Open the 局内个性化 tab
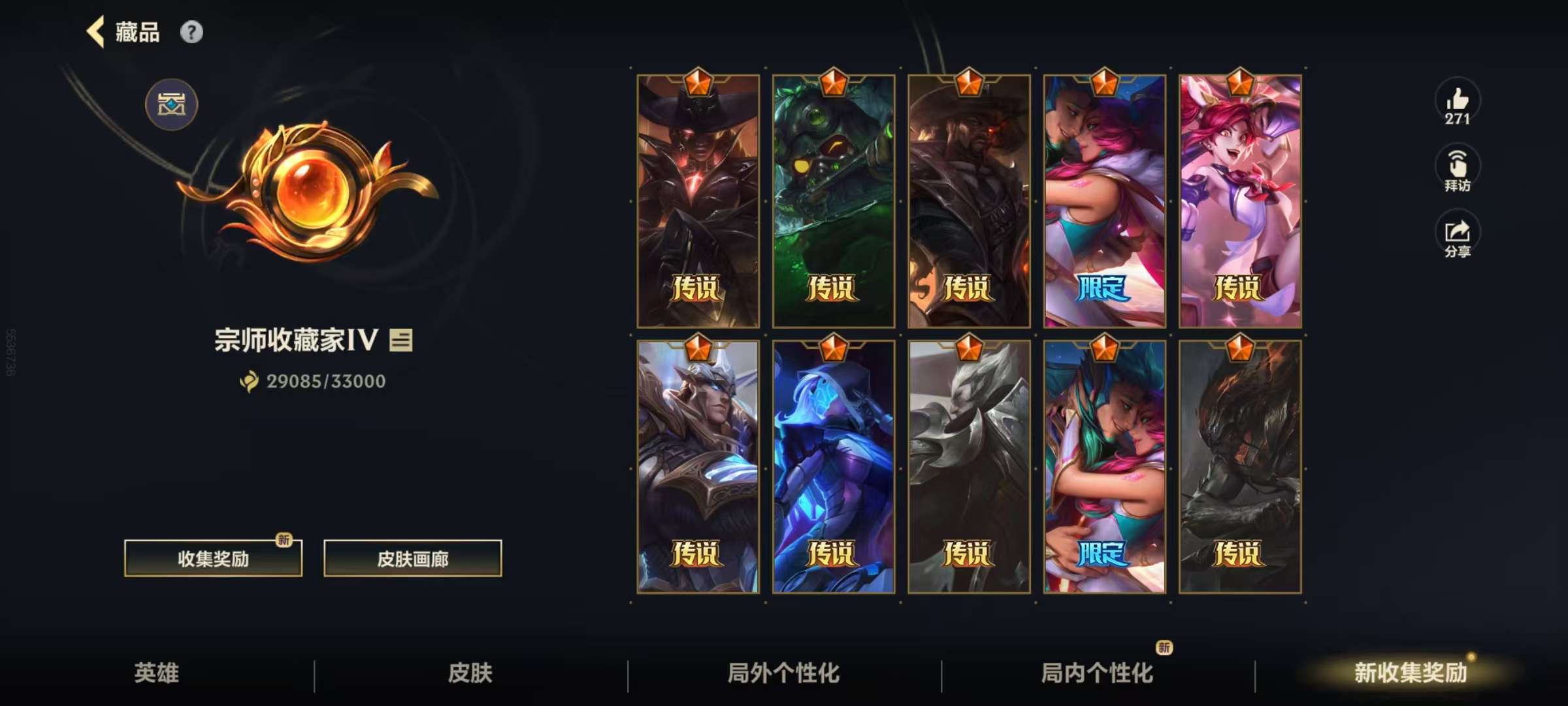 (x=1097, y=673)
